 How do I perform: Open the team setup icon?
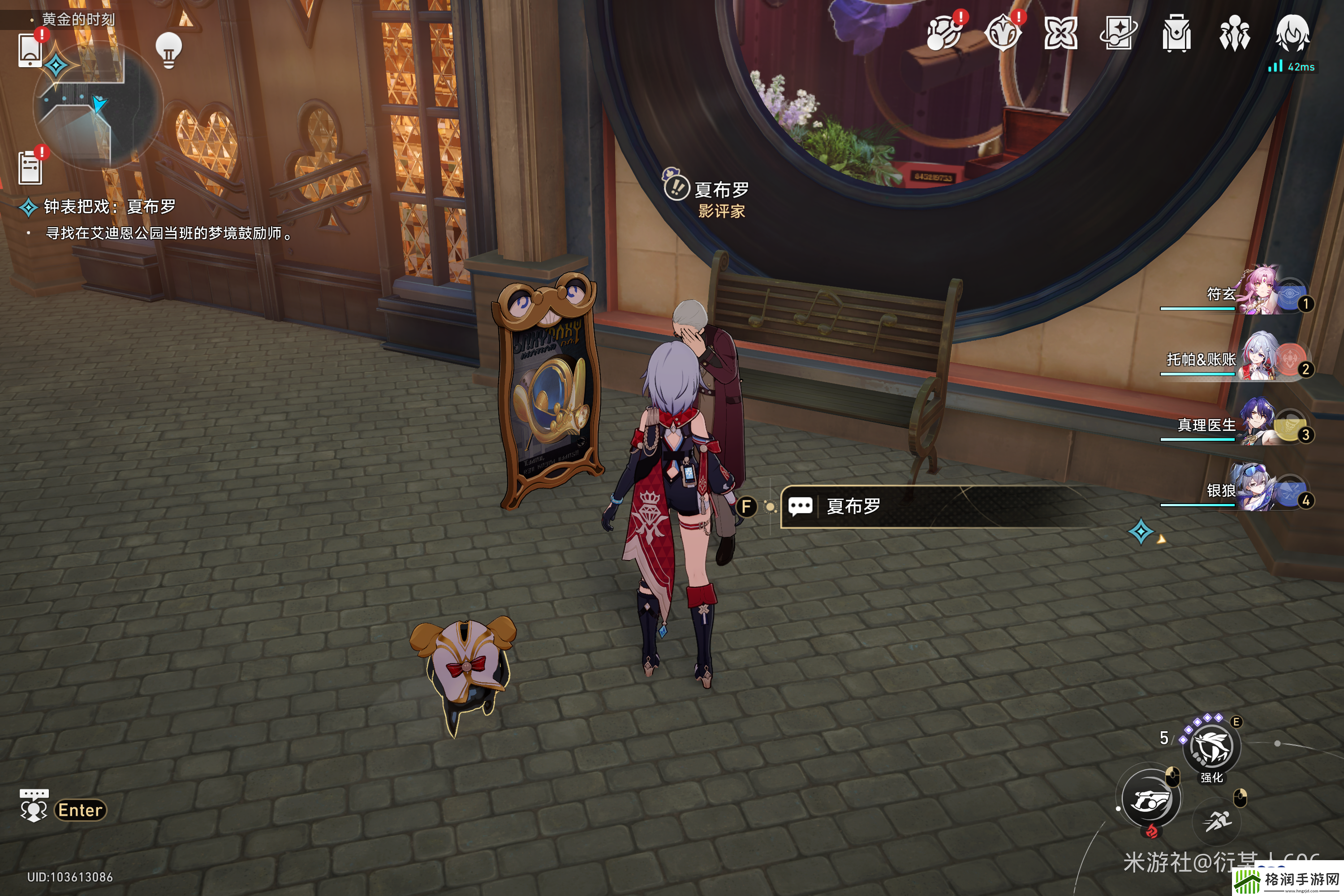pos(1234,33)
